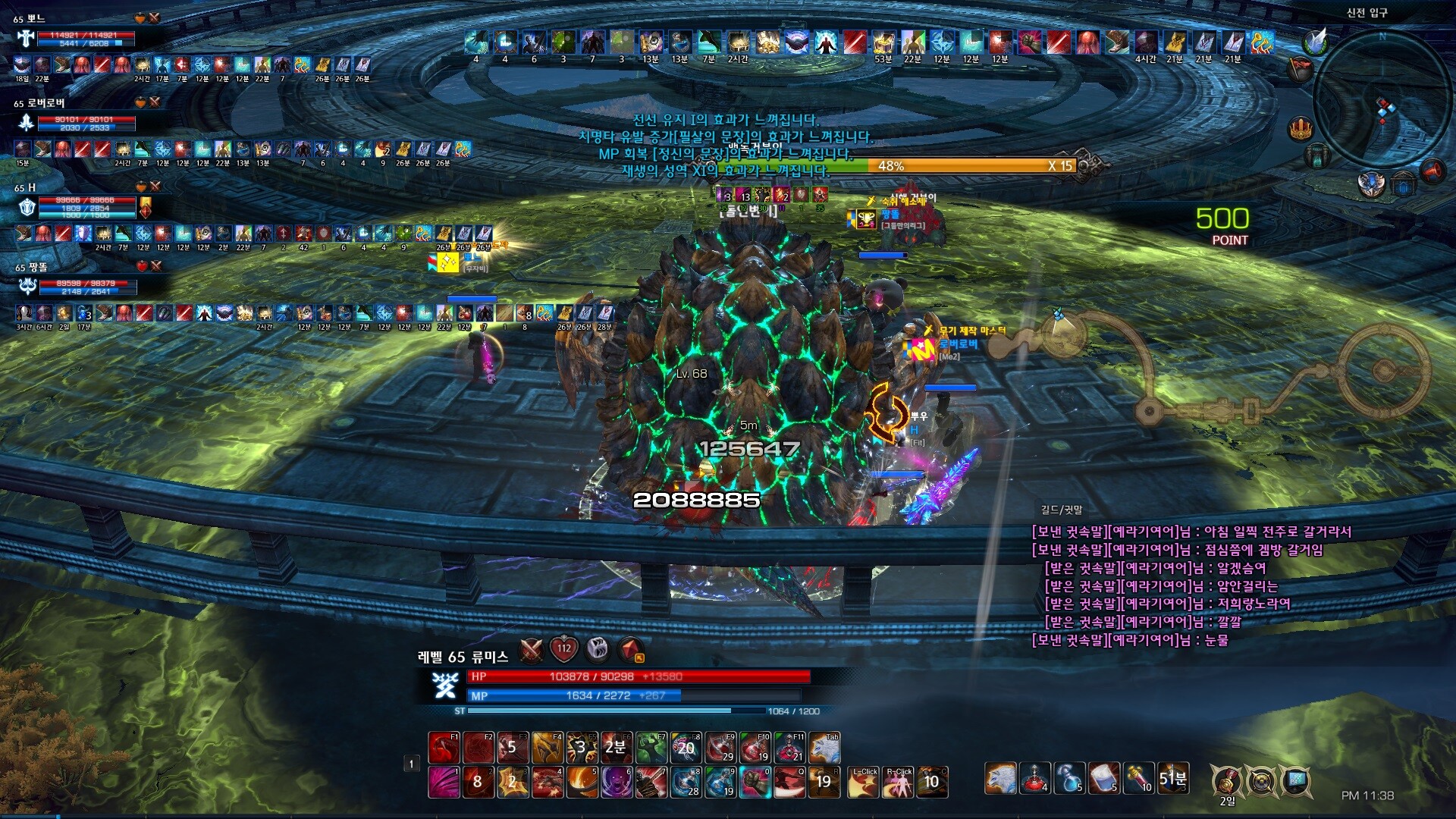Use the blue mana potion with count 5

[1068, 778]
